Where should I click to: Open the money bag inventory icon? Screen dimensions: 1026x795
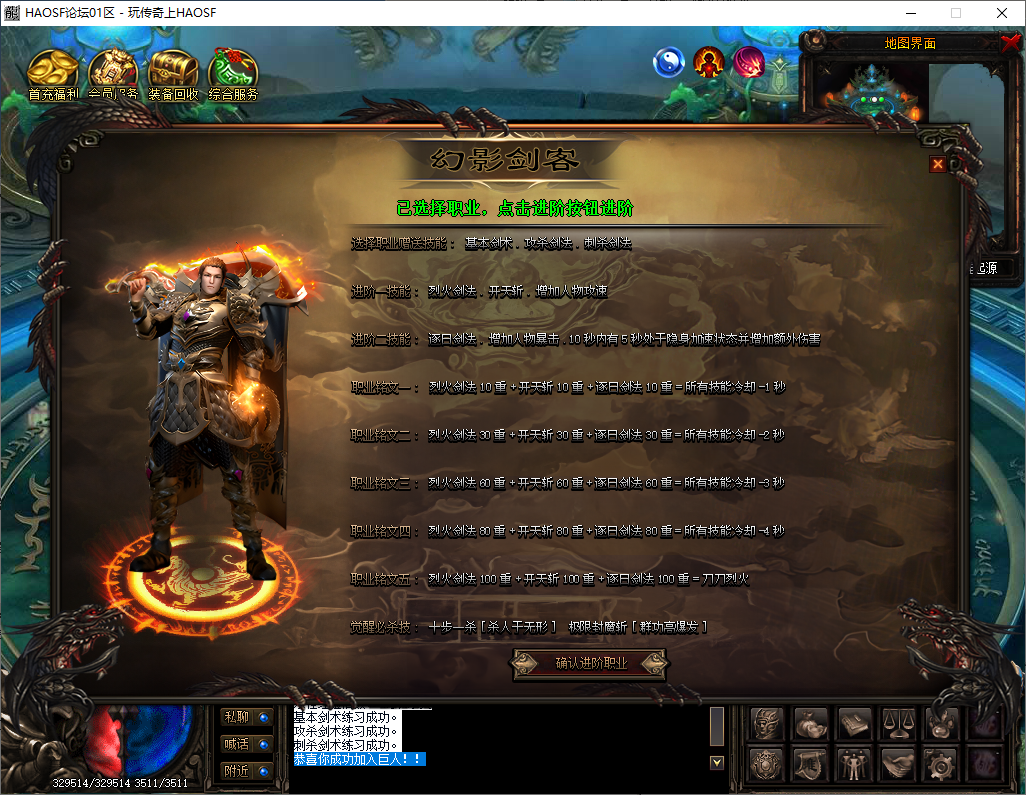pyautogui.click(x=811, y=724)
